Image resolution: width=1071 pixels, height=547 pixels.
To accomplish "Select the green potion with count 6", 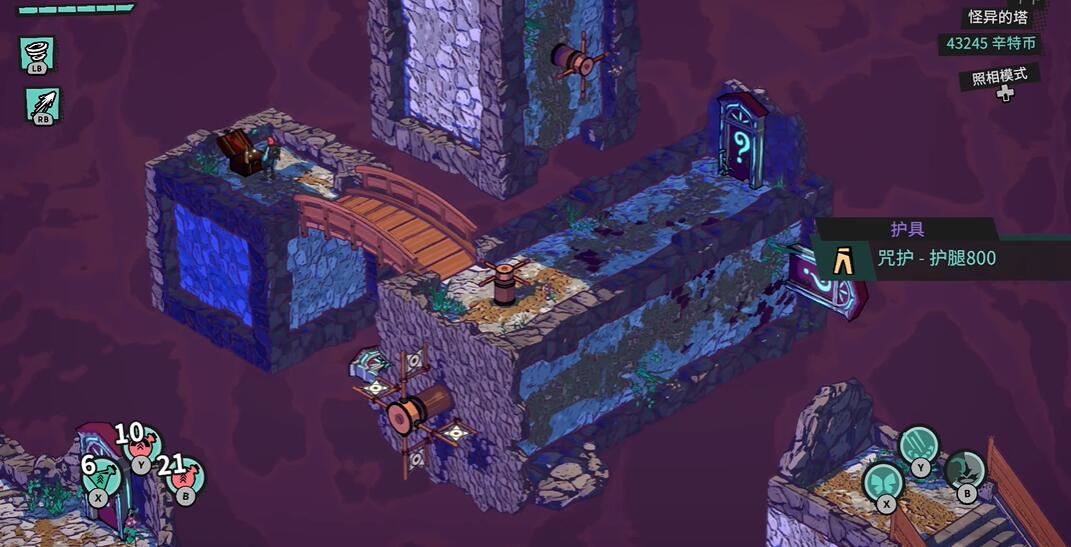I will (100, 475).
